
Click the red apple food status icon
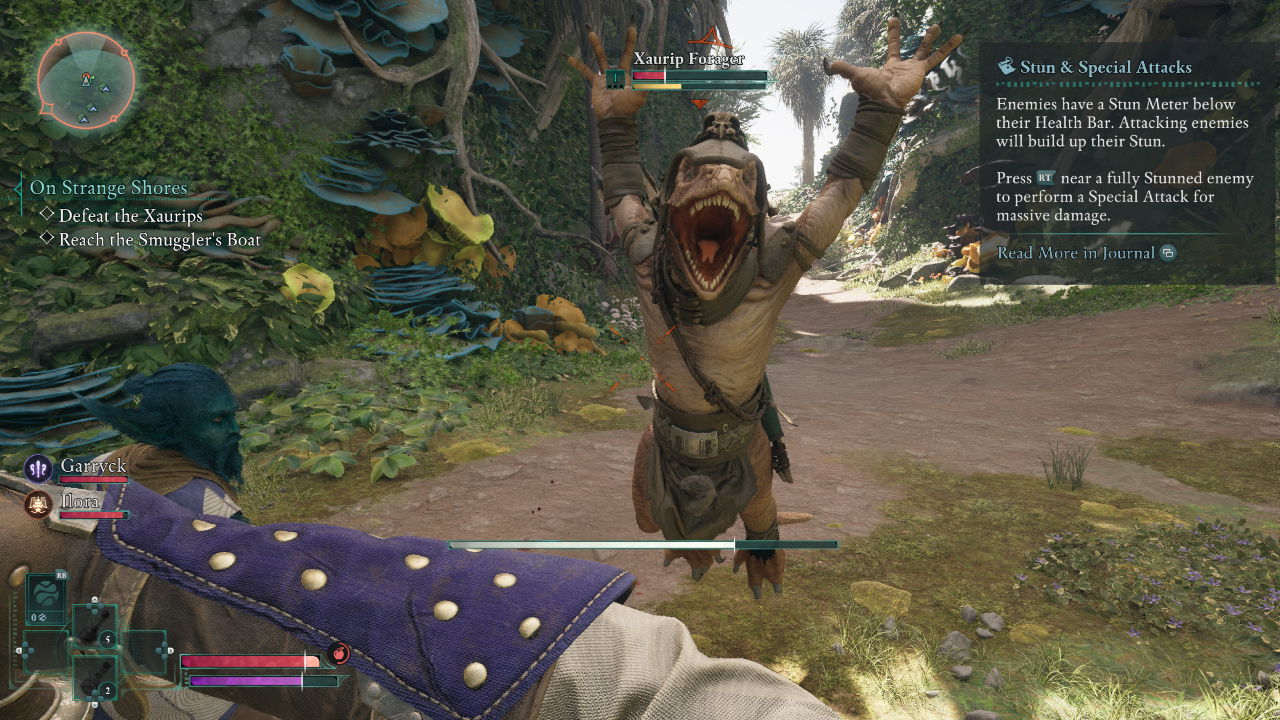pos(339,653)
